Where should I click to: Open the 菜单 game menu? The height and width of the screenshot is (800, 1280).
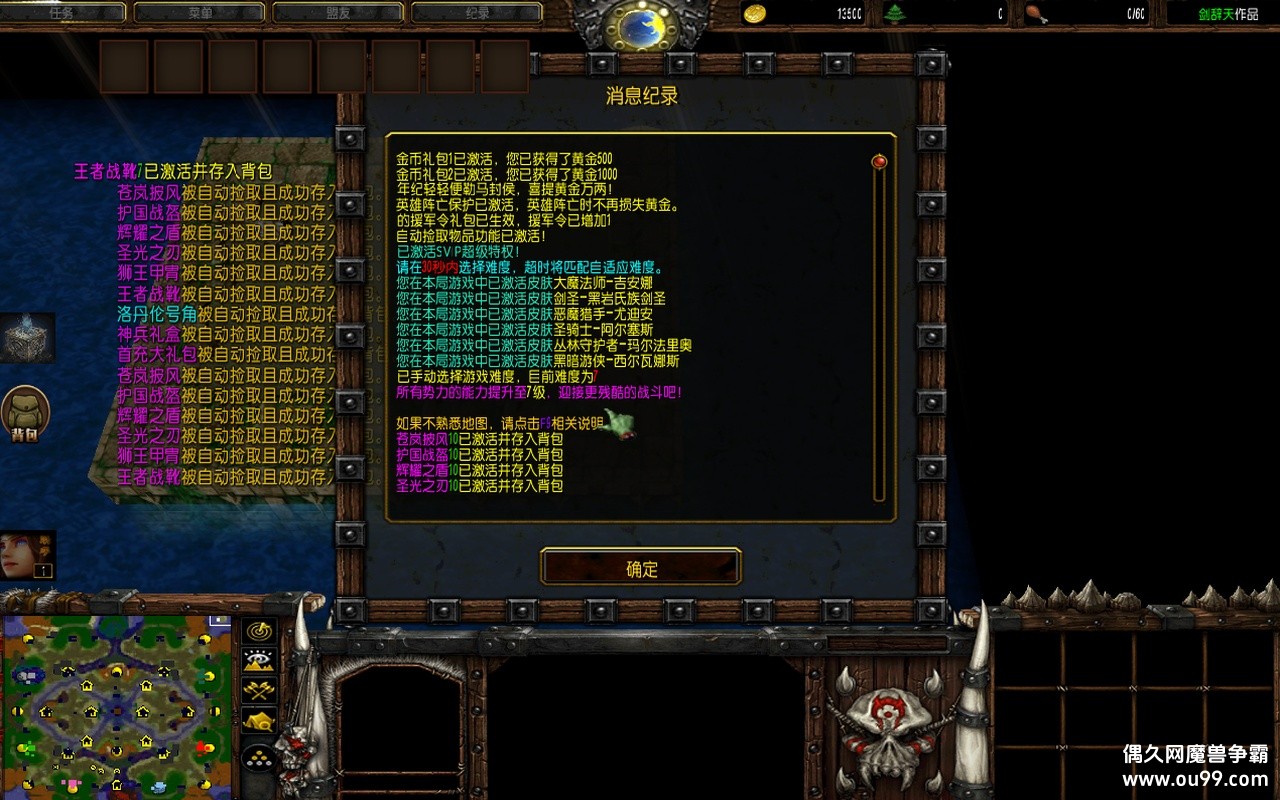pos(202,12)
